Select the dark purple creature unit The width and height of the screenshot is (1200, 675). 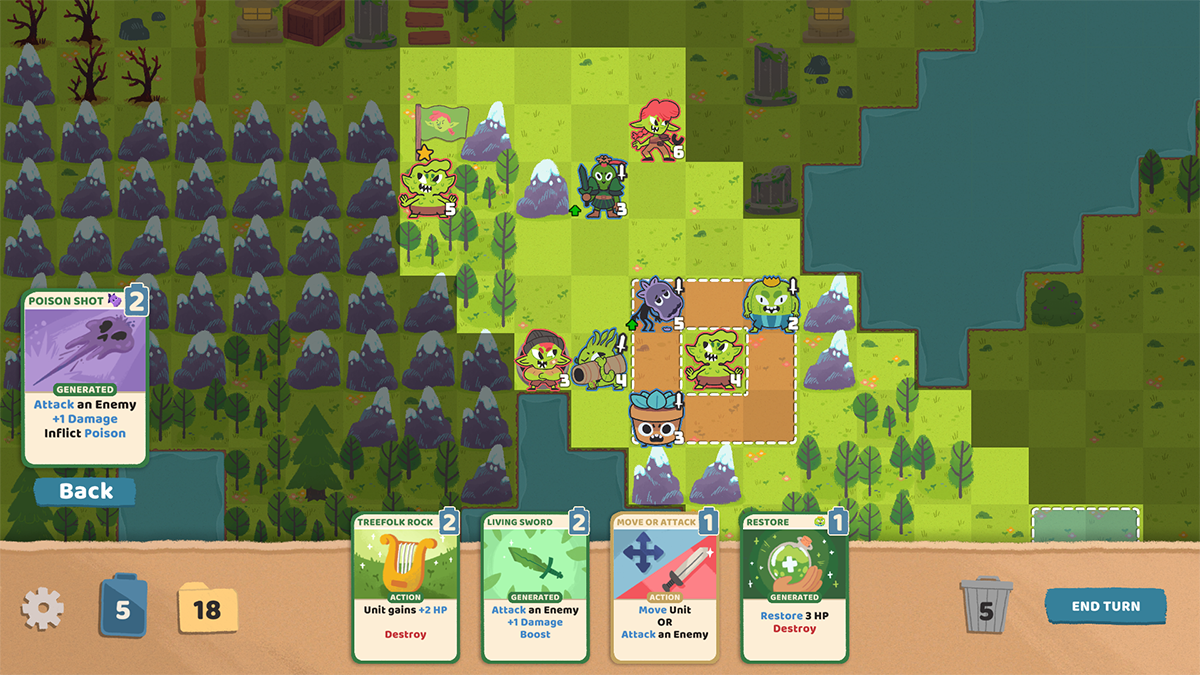click(659, 304)
